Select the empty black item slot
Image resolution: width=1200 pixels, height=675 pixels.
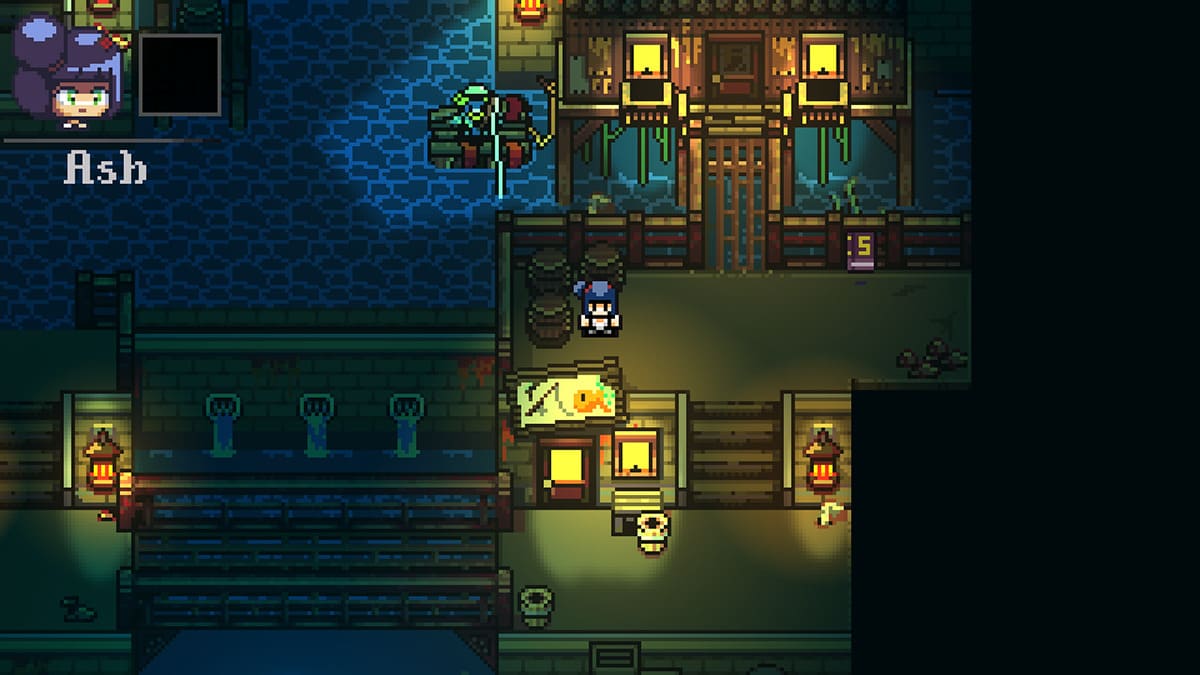click(x=179, y=75)
